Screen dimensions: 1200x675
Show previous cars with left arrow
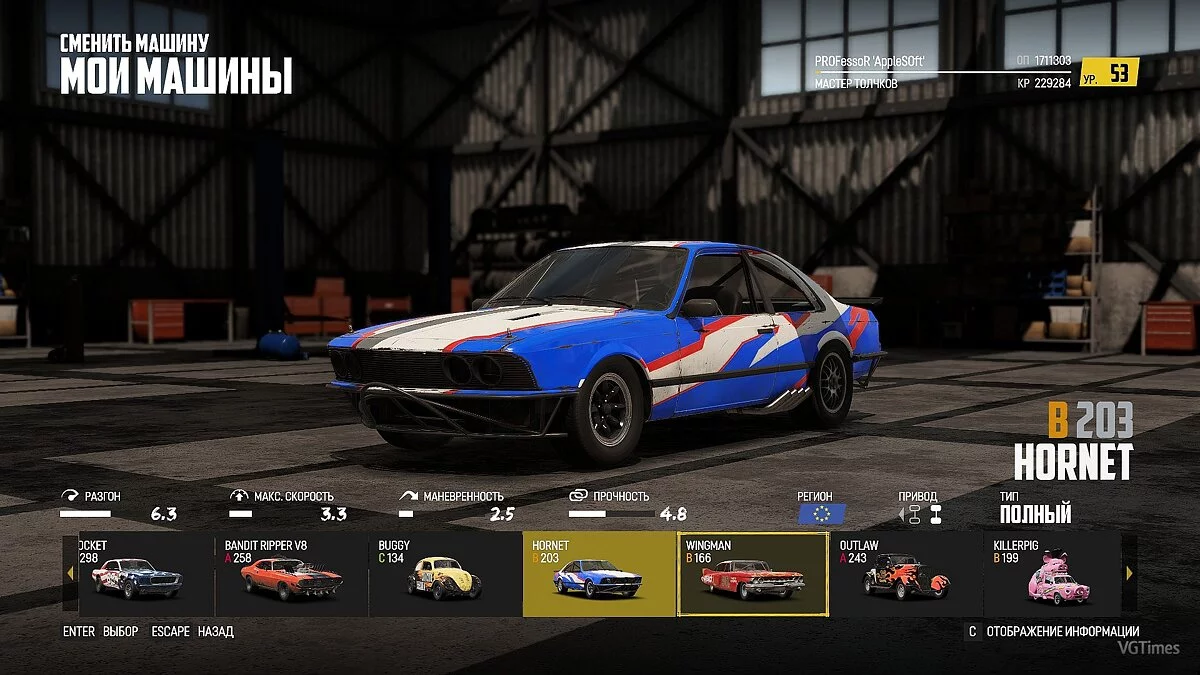tap(70, 574)
